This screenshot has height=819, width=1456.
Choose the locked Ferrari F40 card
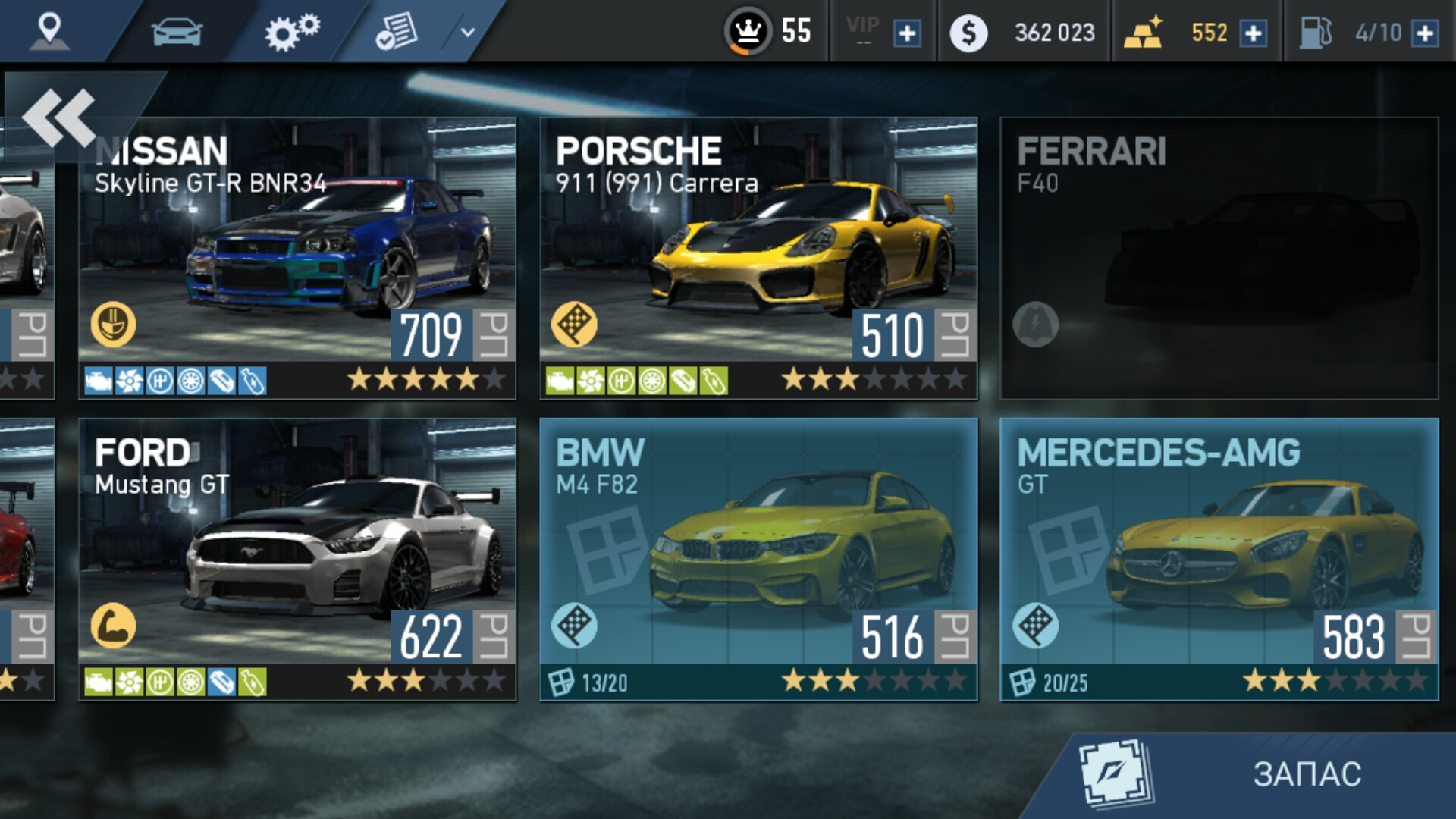pyautogui.click(x=1219, y=258)
